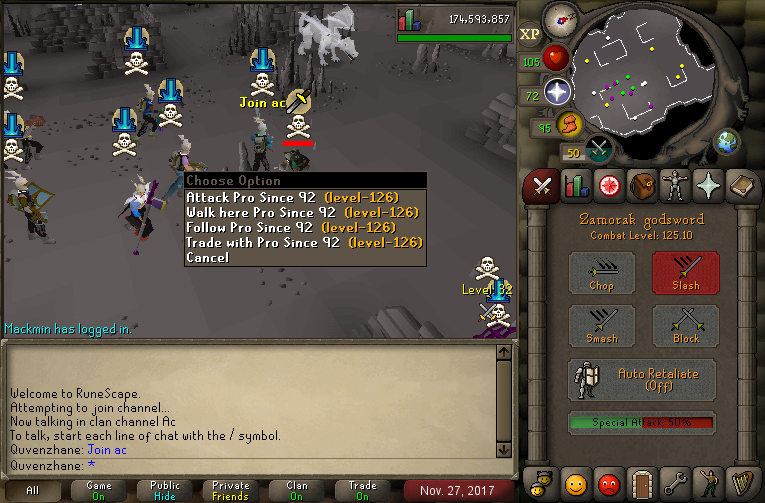765x503 pixels.
Task: Open the world map globe
Action: [726, 141]
